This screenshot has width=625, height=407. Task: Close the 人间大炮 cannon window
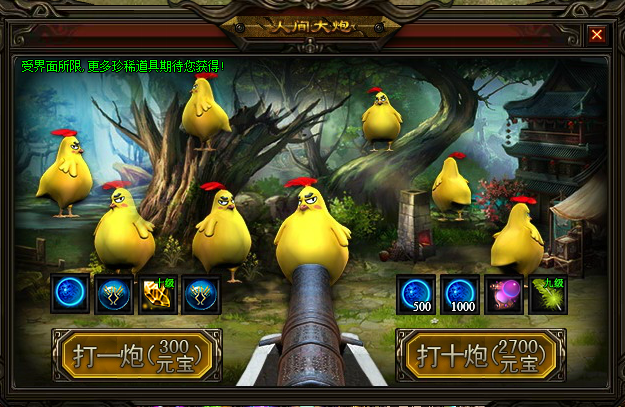tap(597, 35)
